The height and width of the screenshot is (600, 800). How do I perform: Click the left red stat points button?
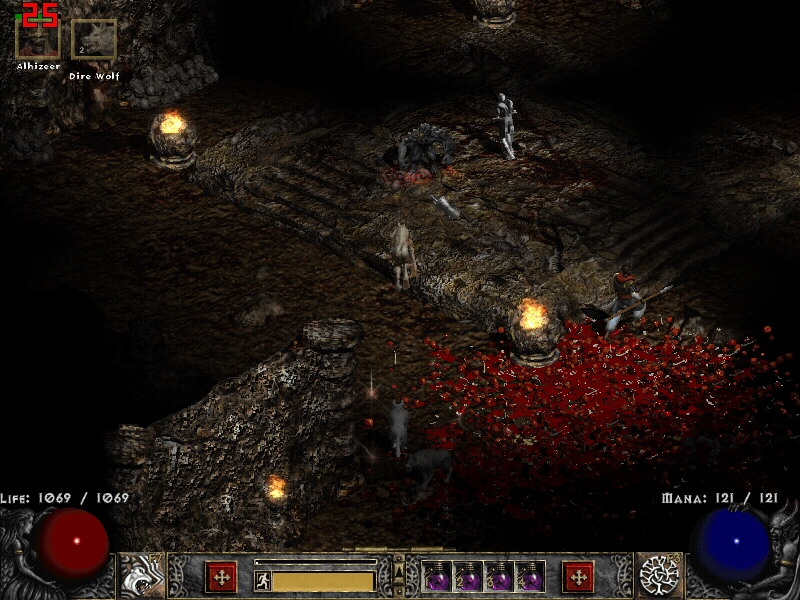click(221, 576)
